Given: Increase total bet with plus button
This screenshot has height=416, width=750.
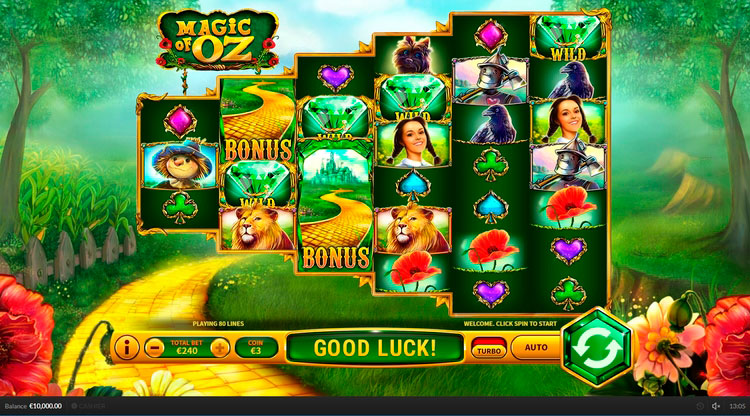Looking at the screenshot, I should point(219,348).
